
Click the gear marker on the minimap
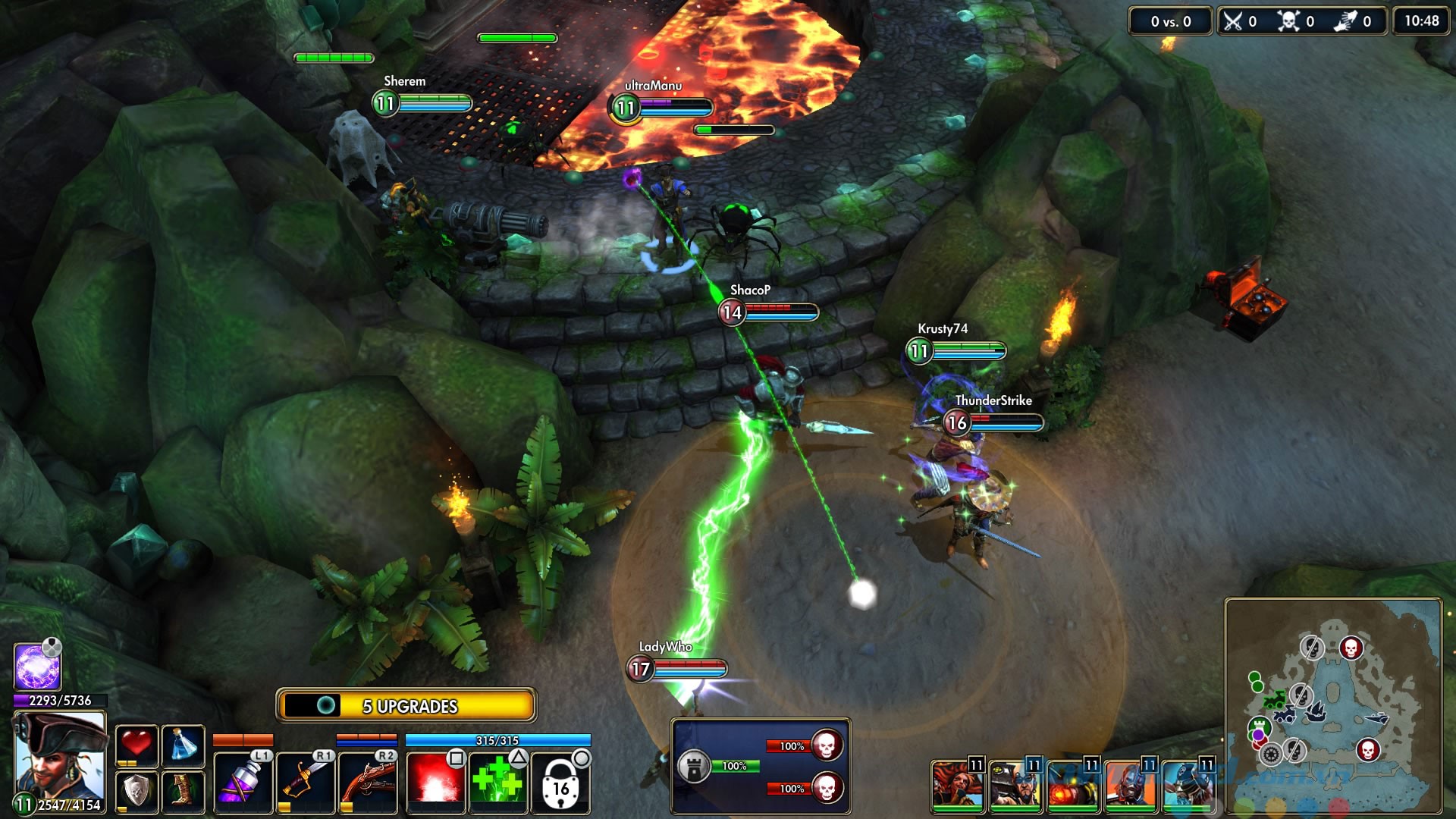(1271, 754)
